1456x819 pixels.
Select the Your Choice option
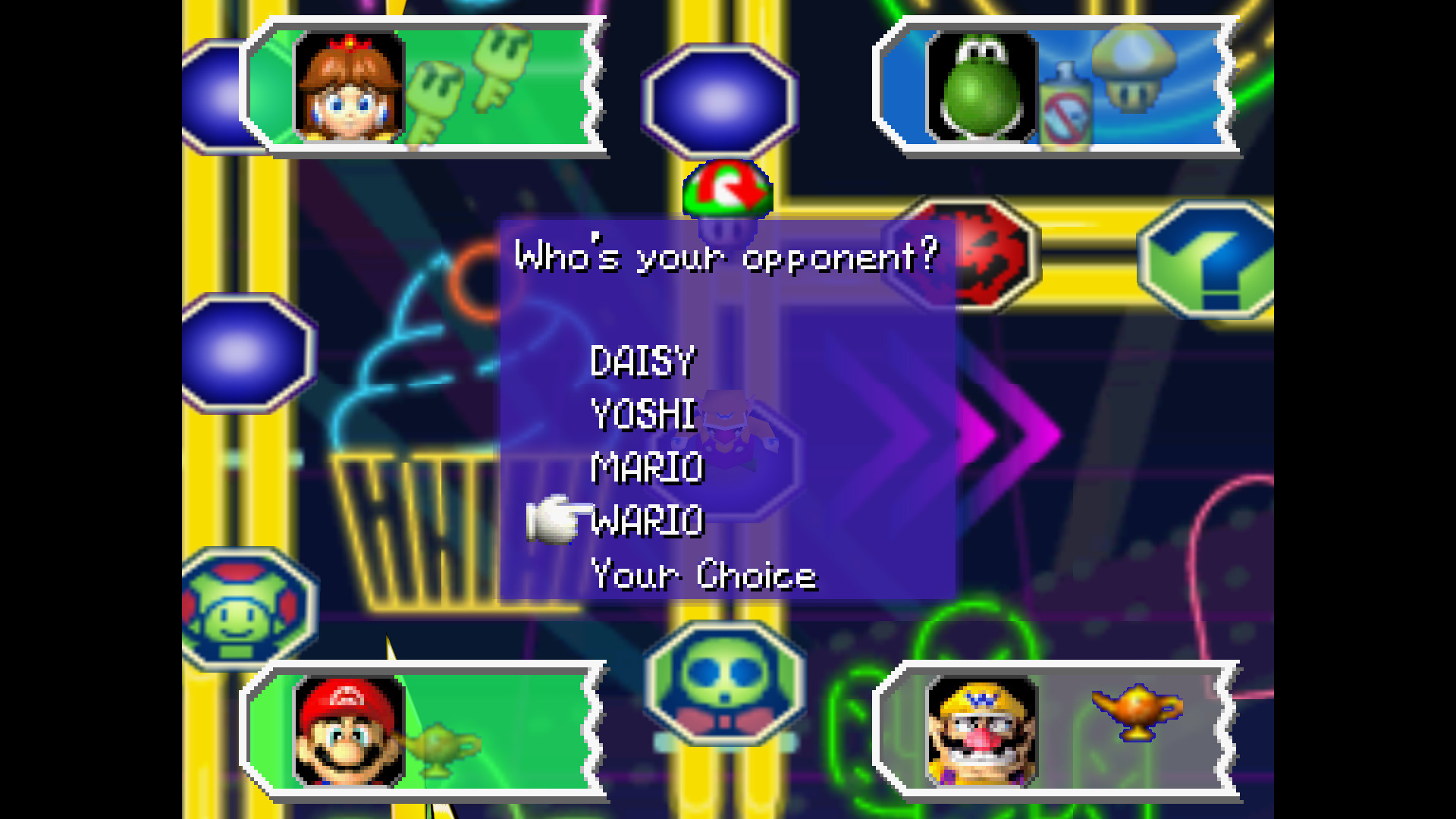click(704, 575)
